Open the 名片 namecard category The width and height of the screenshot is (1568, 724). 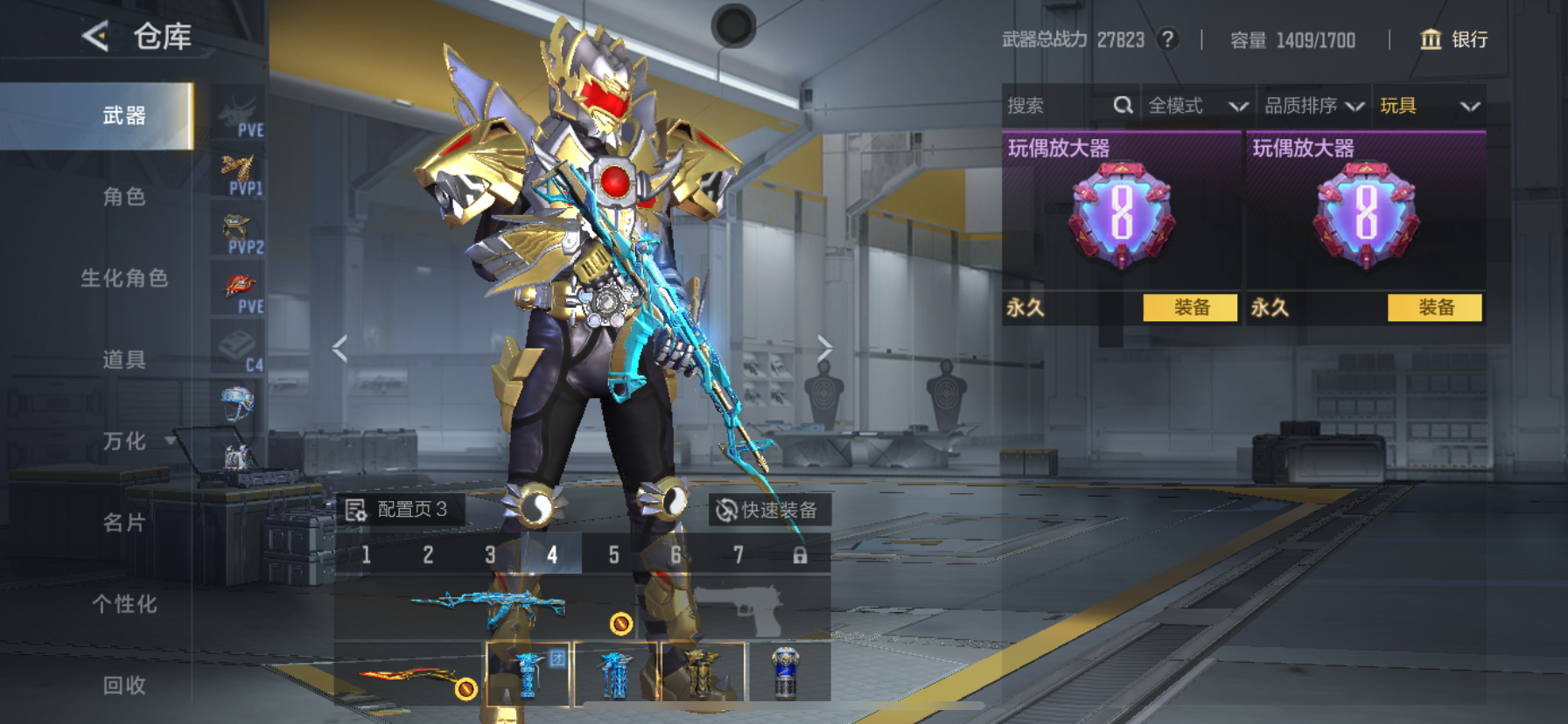(123, 523)
